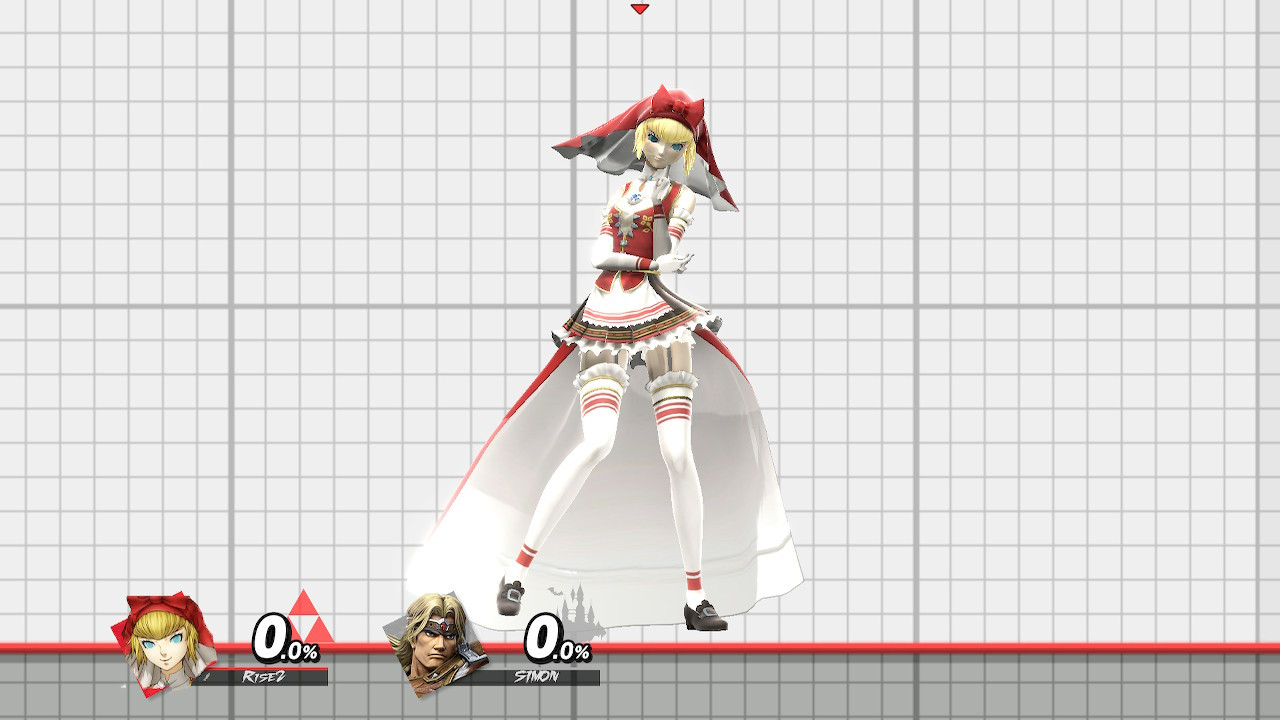Click the small stock marker beside RISE2 nameplate

207,676
